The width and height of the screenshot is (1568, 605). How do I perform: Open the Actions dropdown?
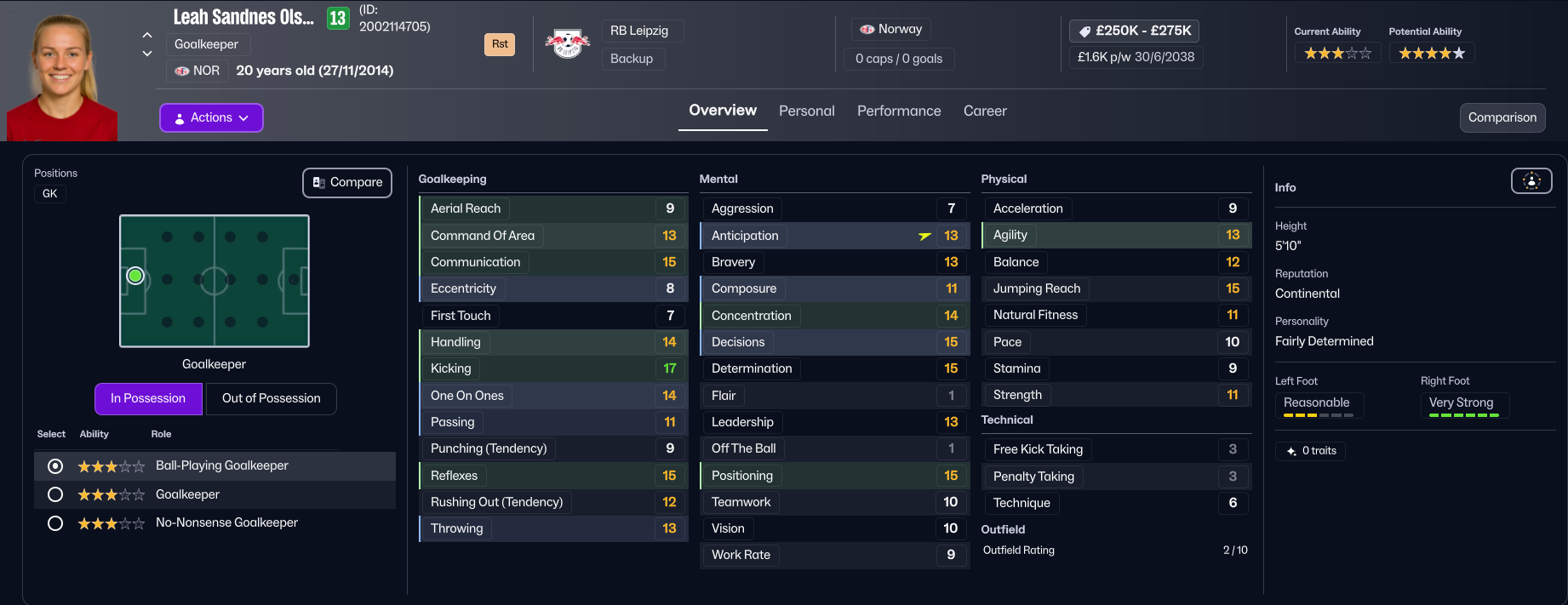pyautogui.click(x=211, y=117)
